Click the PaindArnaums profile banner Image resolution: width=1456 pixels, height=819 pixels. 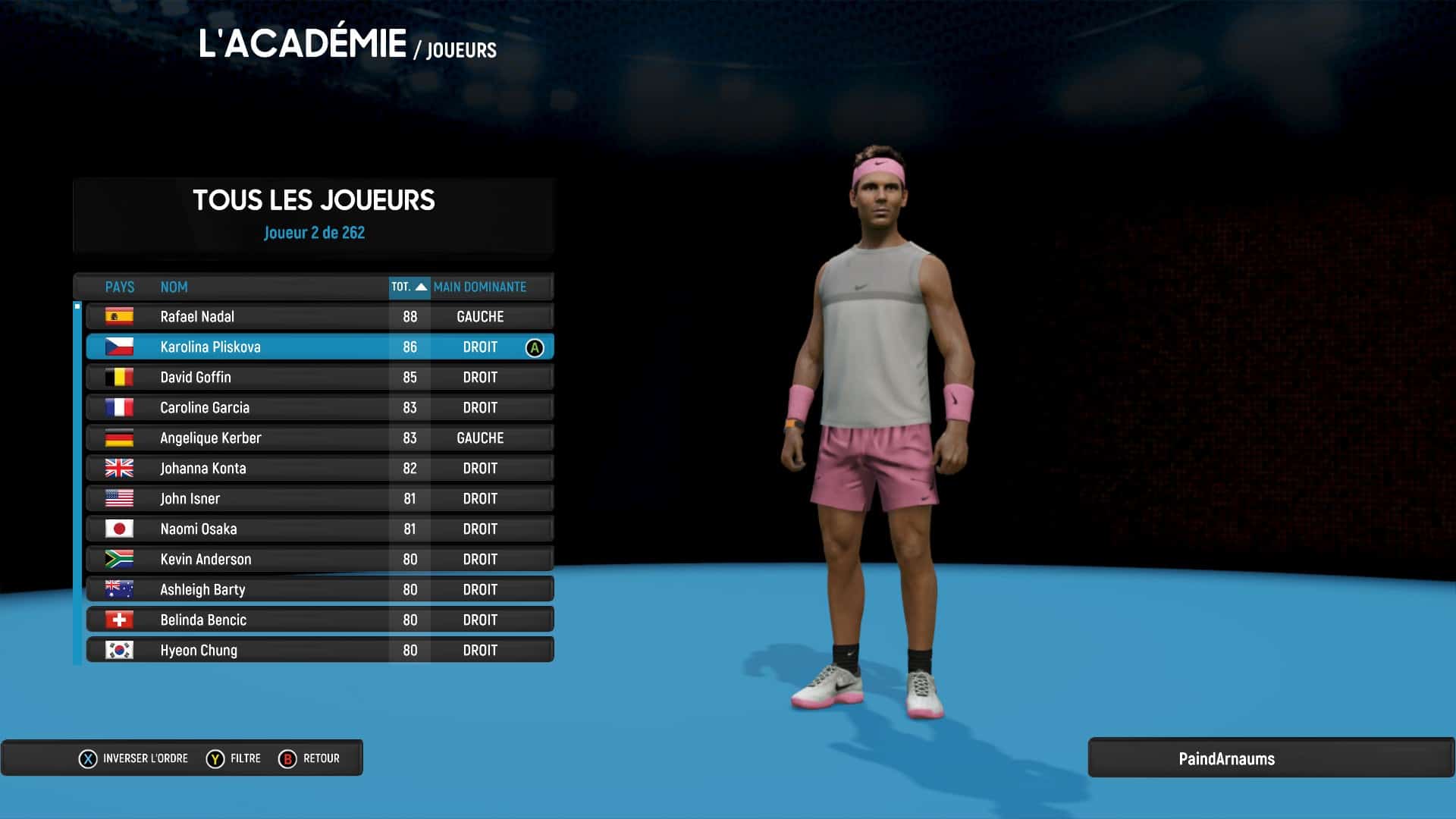pyautogui.click(x=1226, y=758)
